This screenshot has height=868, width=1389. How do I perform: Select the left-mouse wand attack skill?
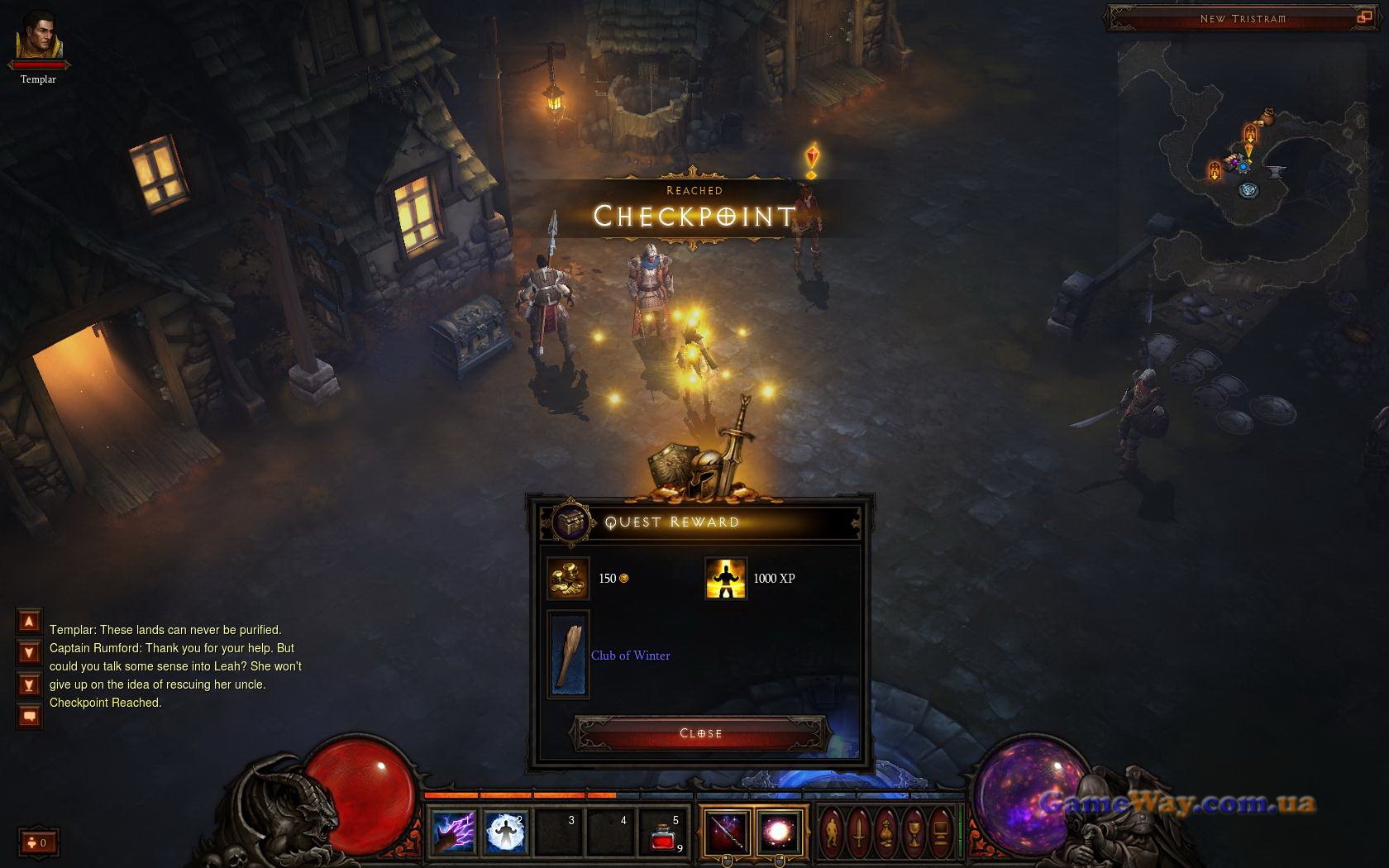[x=728, y=832]
